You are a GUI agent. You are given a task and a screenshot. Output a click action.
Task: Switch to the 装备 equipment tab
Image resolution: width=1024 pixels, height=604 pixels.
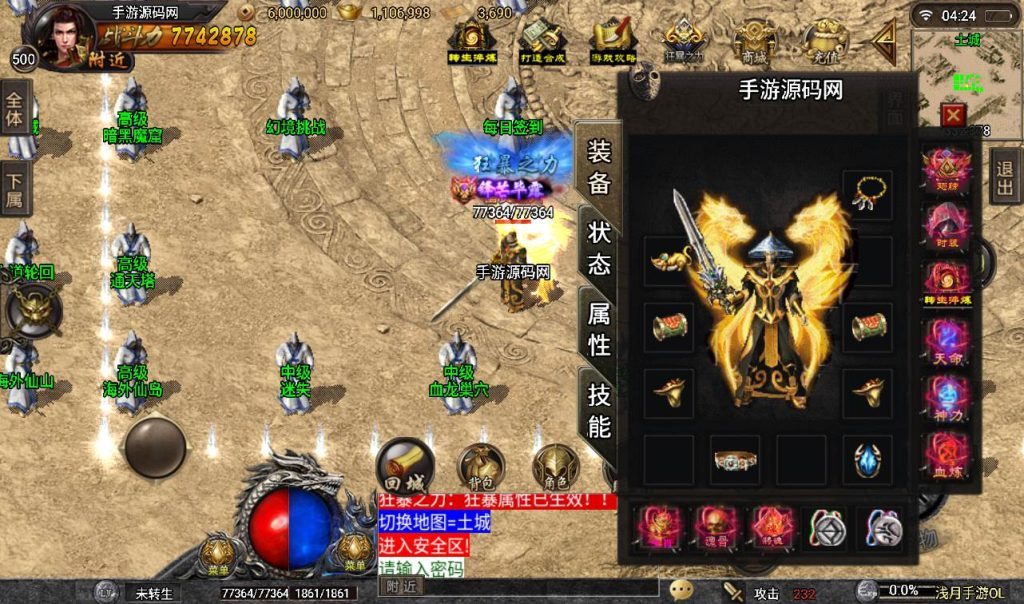point(599,166)
